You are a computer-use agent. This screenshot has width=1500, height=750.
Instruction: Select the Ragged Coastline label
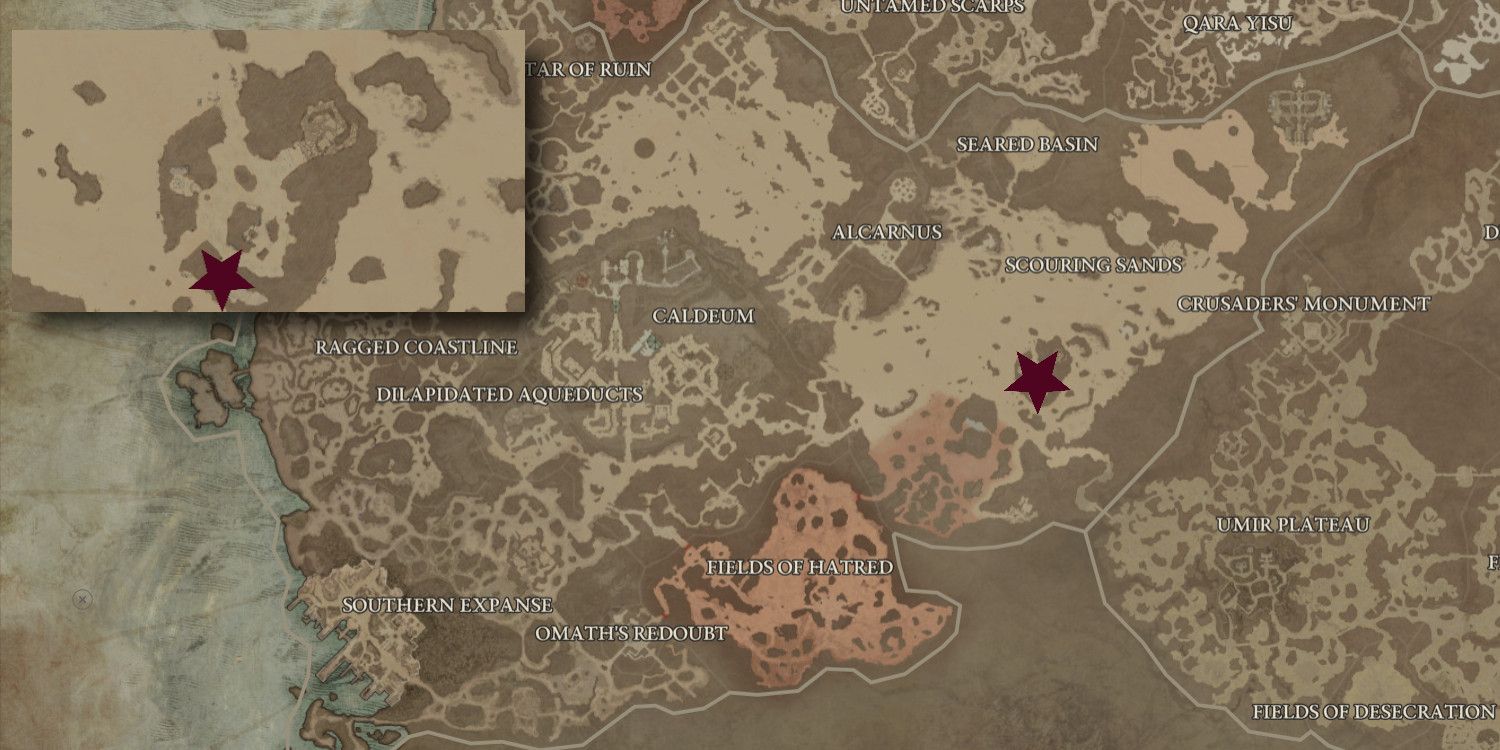[x=416, y=348]
